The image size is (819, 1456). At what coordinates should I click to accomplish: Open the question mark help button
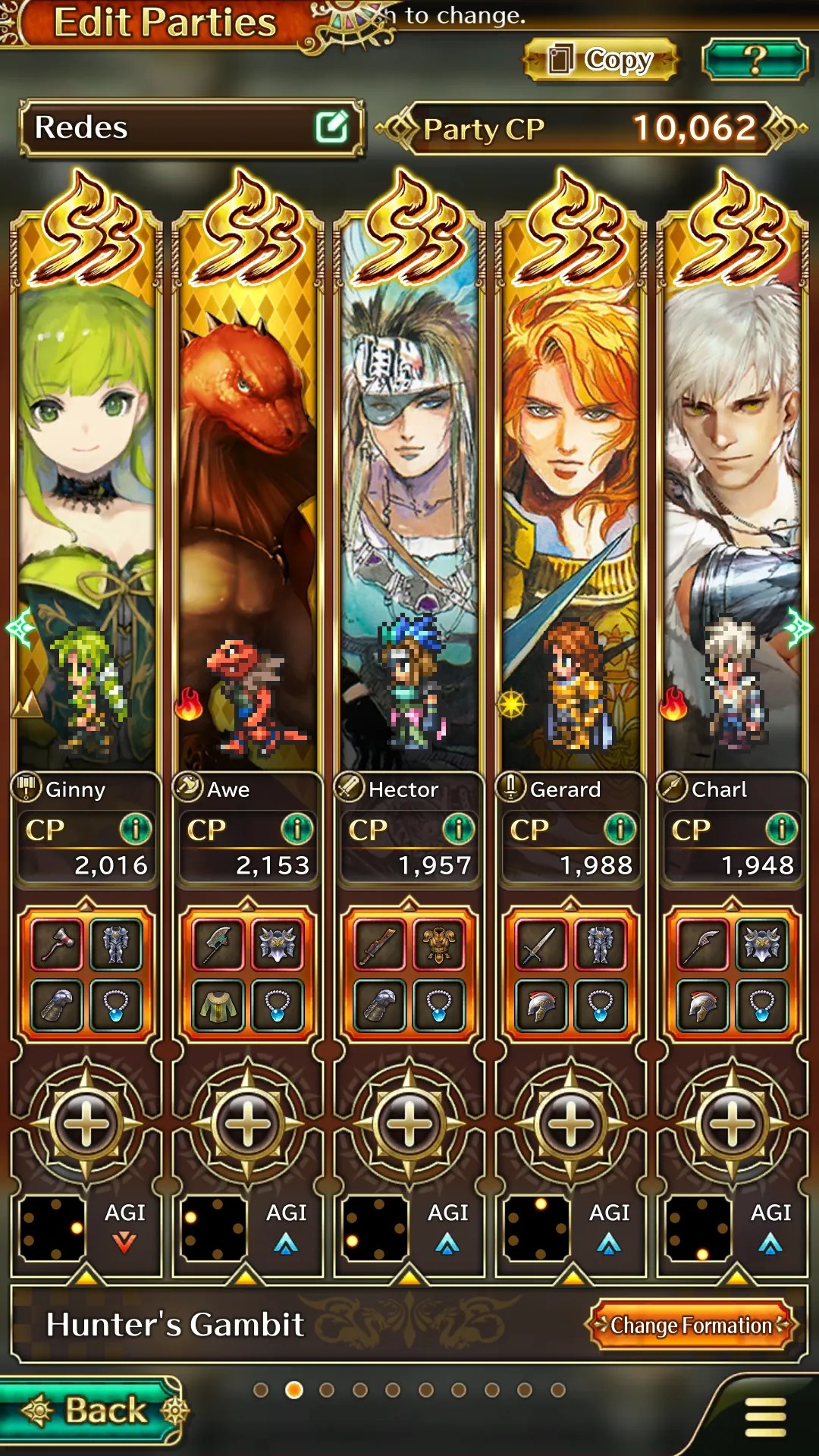pyautogui.click(x=755, y=60)
